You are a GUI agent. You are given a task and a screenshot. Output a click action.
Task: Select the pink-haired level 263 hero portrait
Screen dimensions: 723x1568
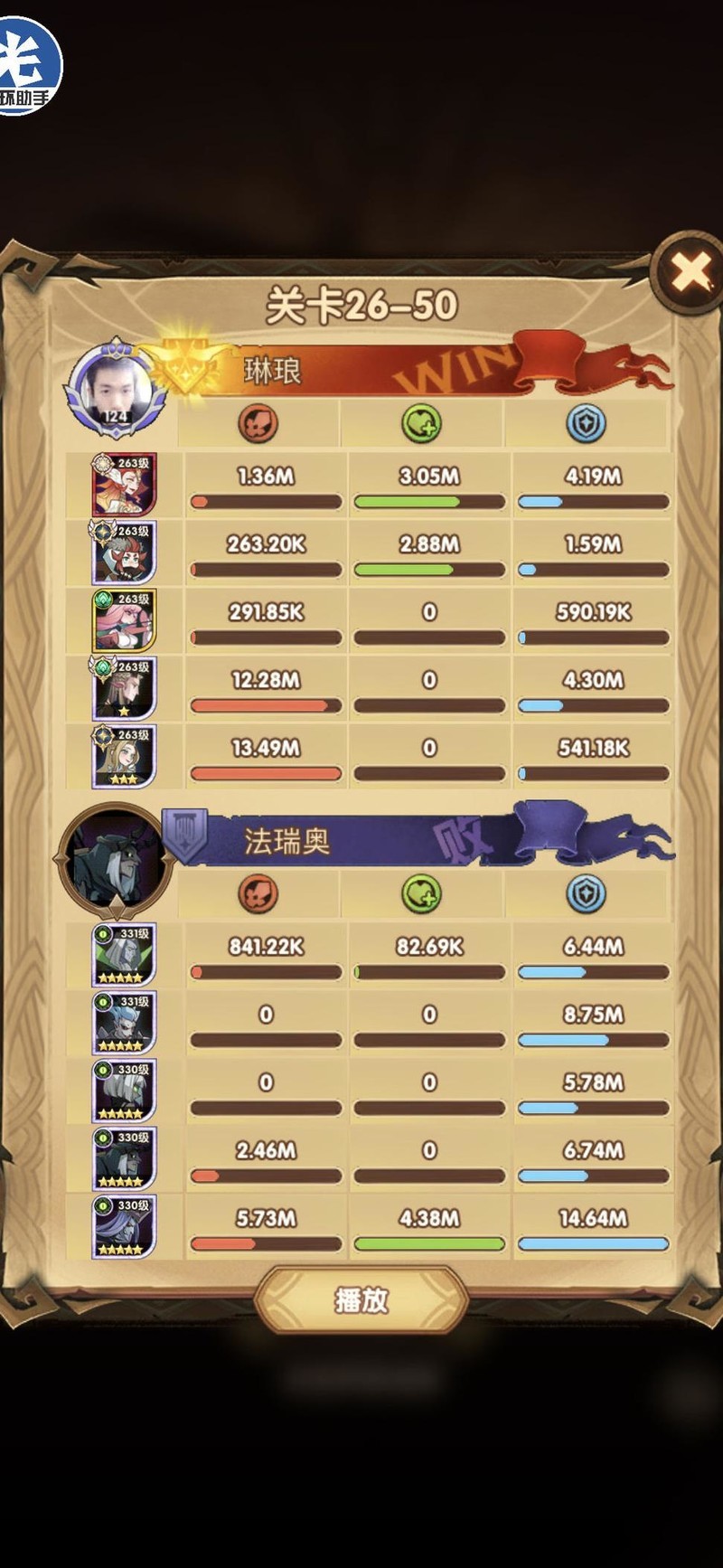[124, 619]
